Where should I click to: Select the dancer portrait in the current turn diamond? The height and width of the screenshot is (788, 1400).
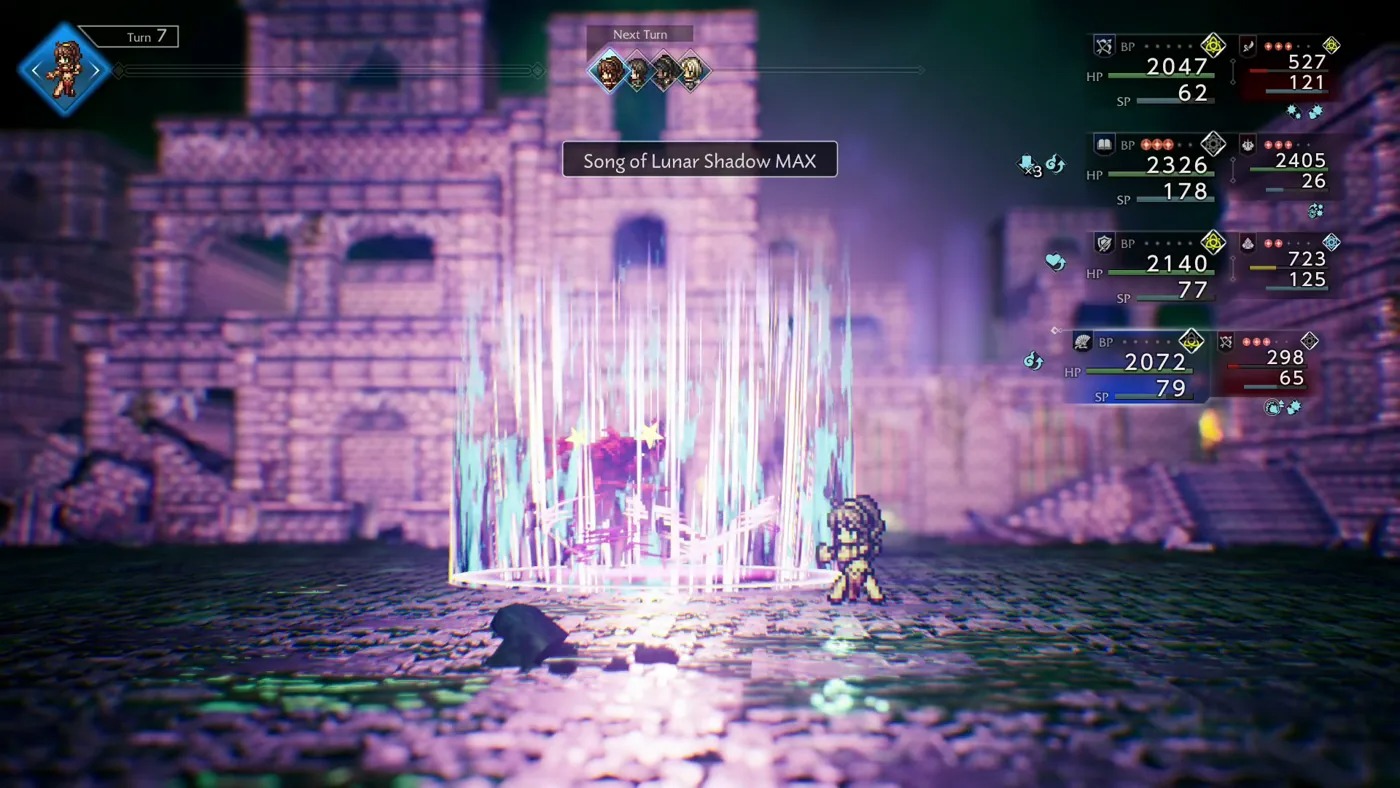(64, 70)
